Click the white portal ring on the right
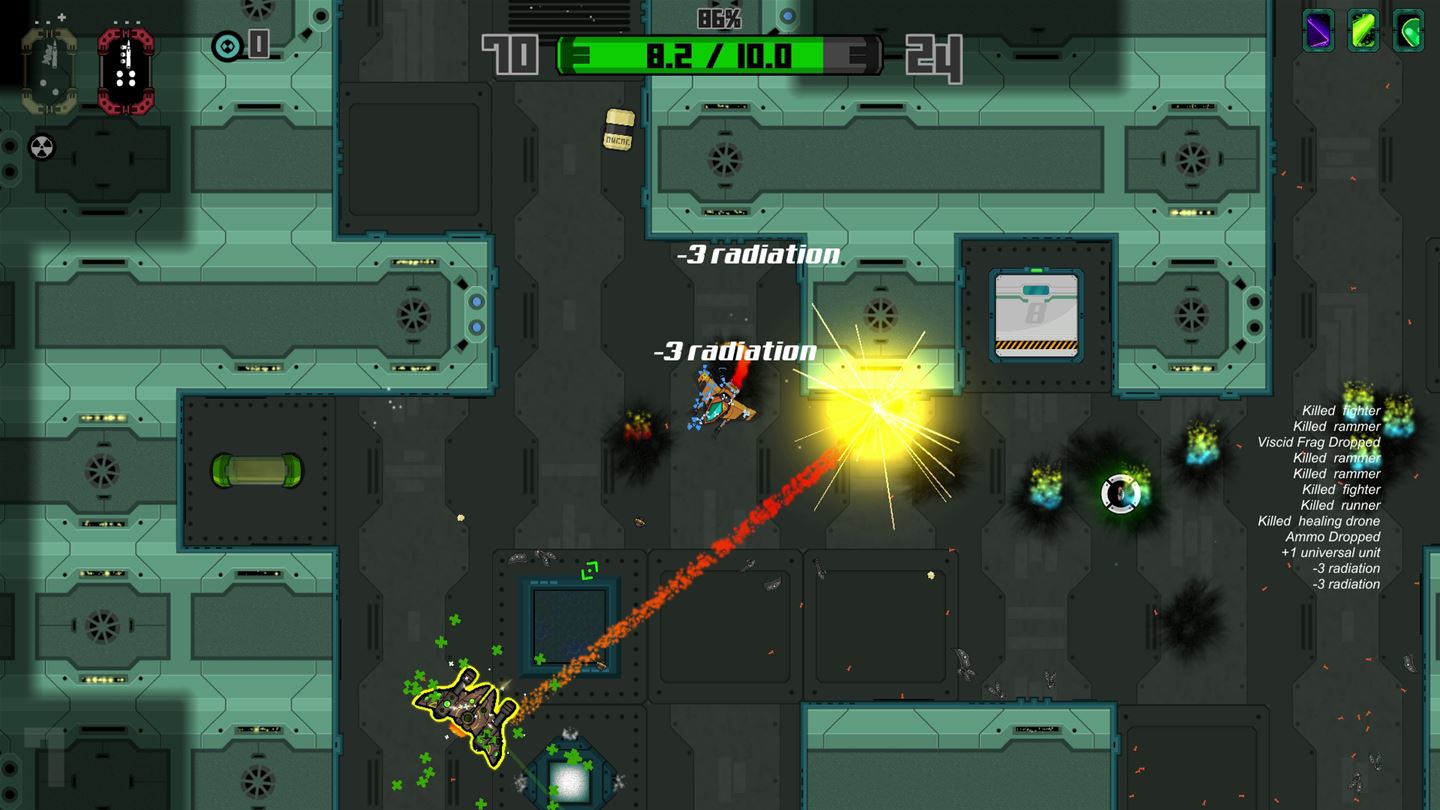1440x810 pixels. (1119, 495)
